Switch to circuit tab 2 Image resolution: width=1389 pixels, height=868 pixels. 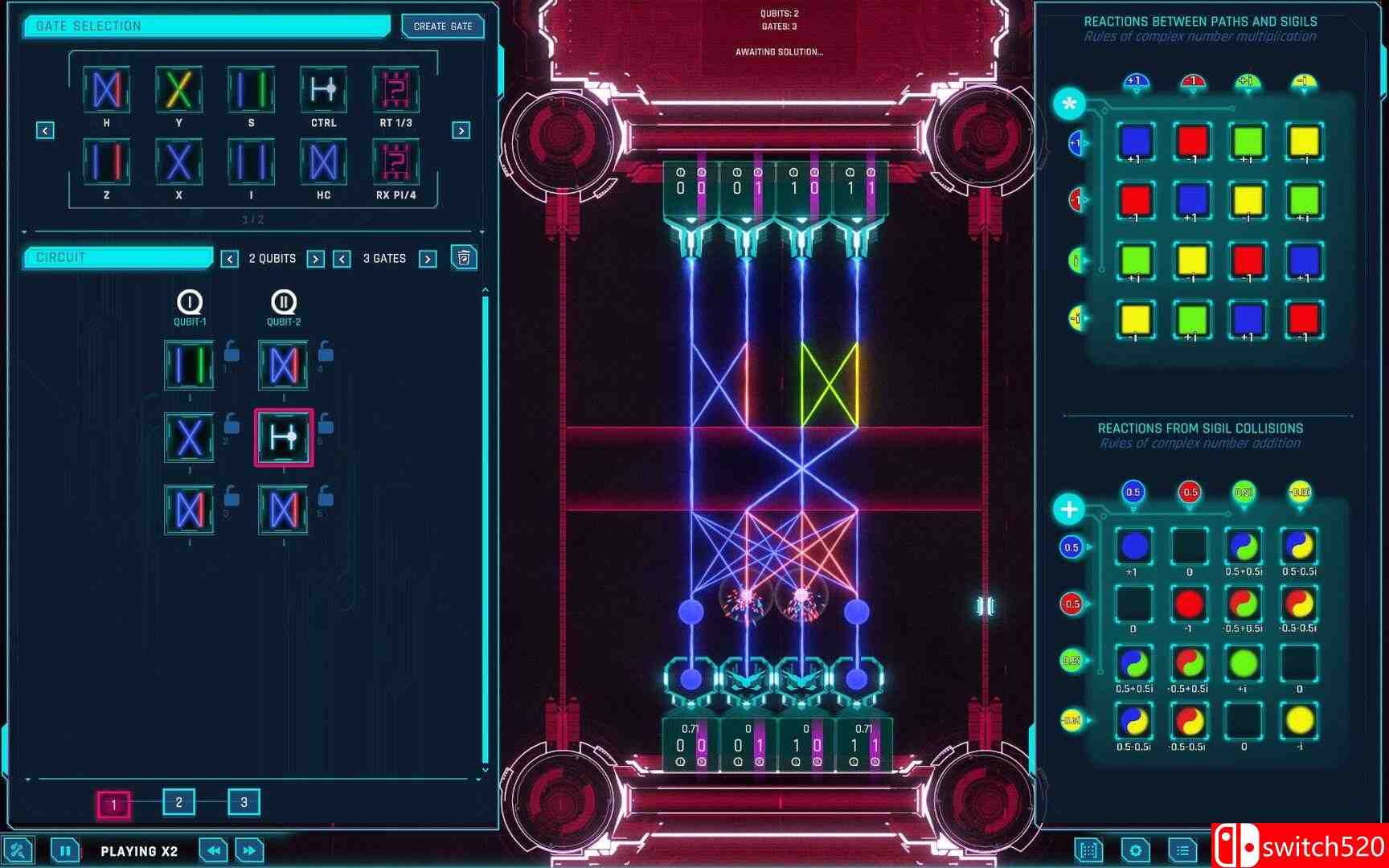click(x=178, y=802)
